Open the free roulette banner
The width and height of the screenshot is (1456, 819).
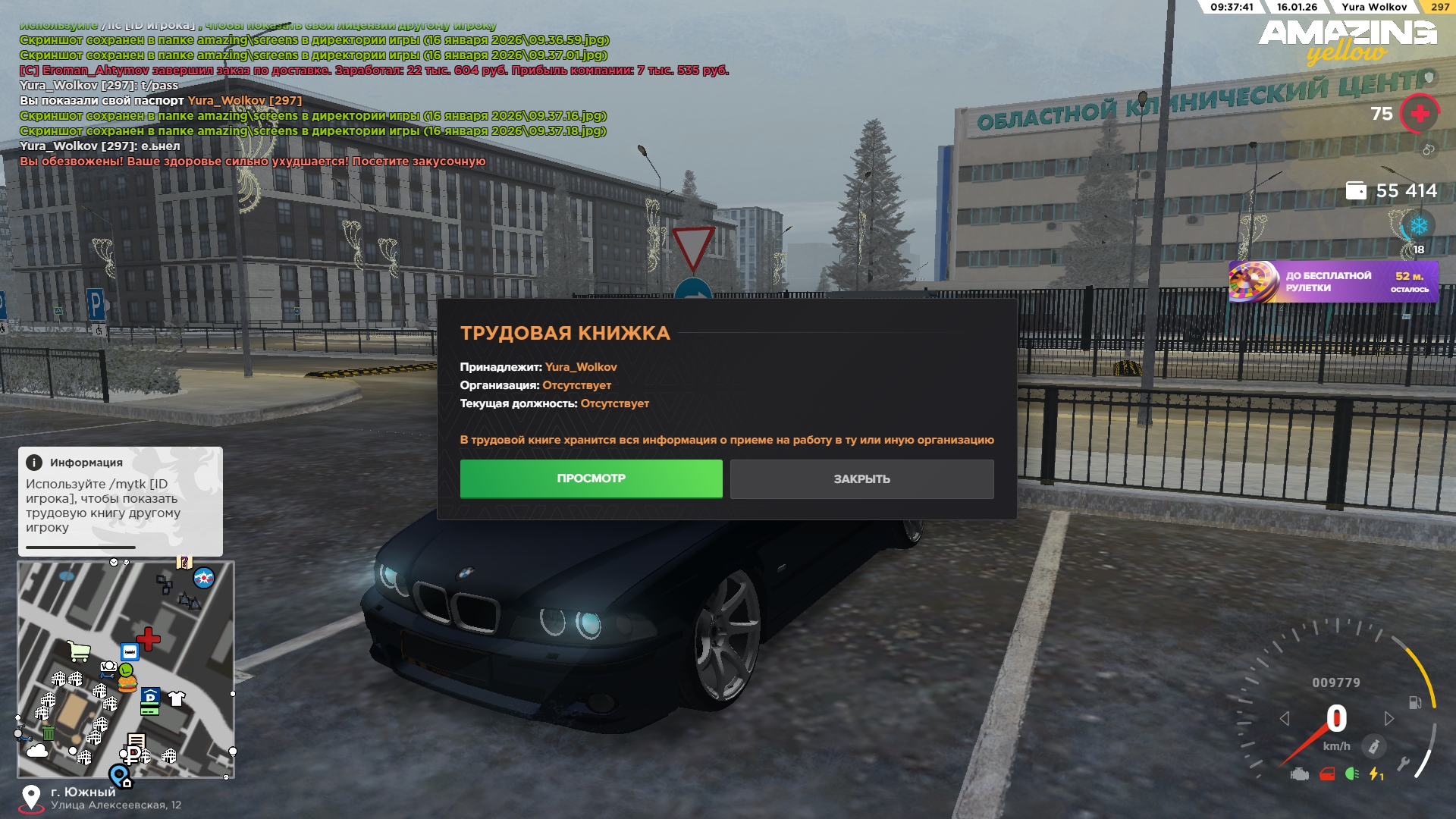click(x=1332, y=282)
